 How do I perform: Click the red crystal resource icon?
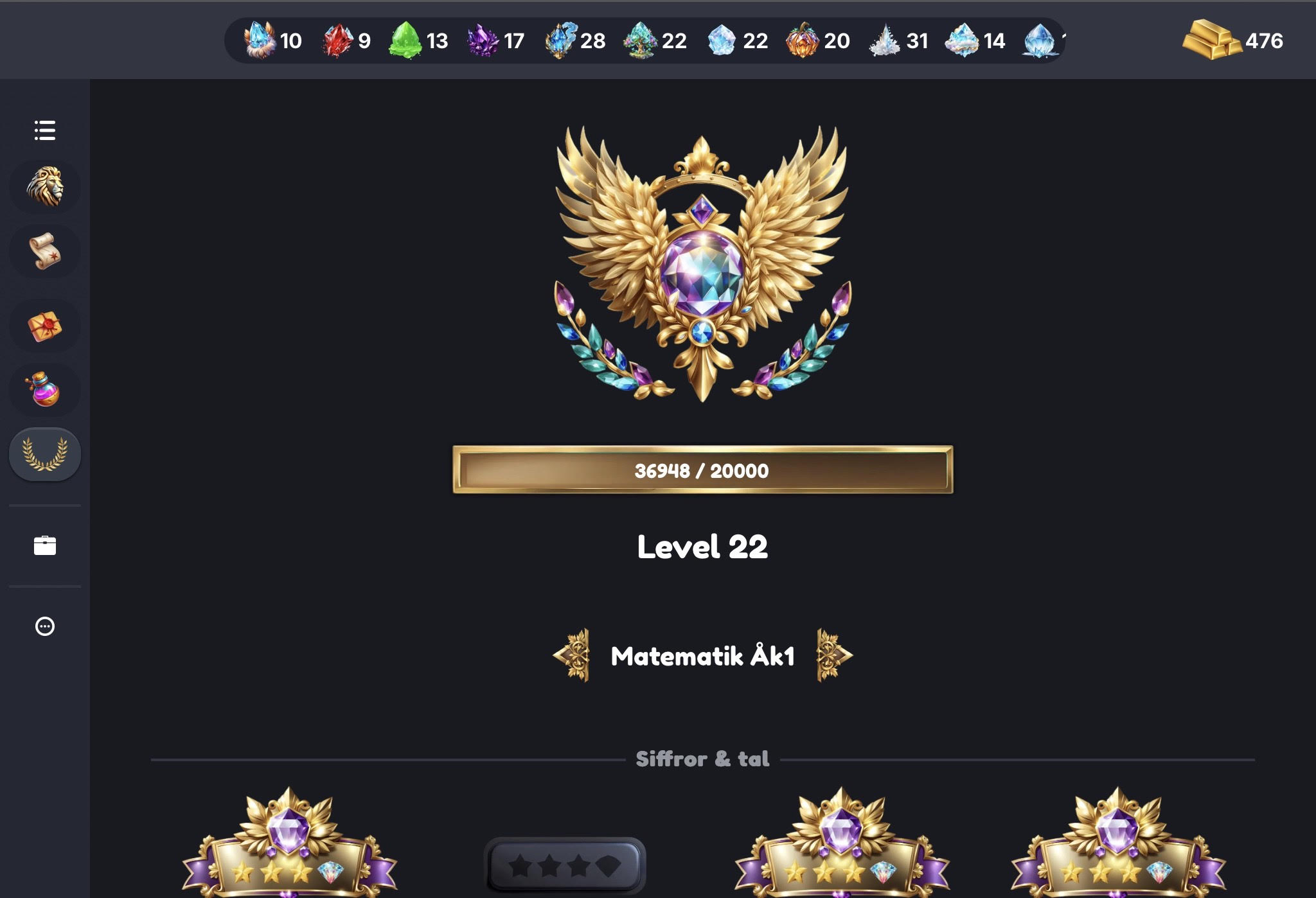[337, 40]
